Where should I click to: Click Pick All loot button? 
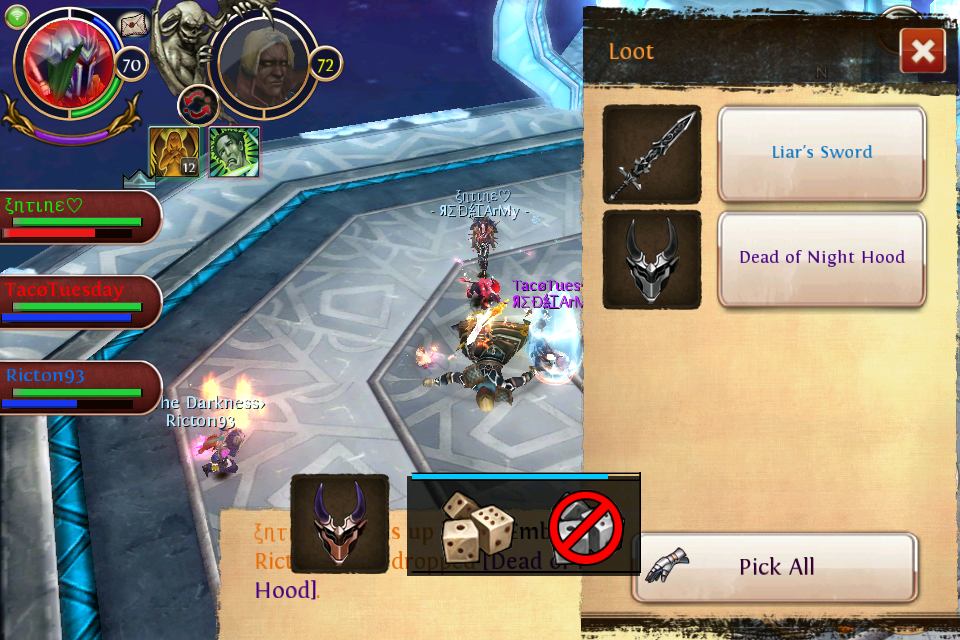(775, 567)
